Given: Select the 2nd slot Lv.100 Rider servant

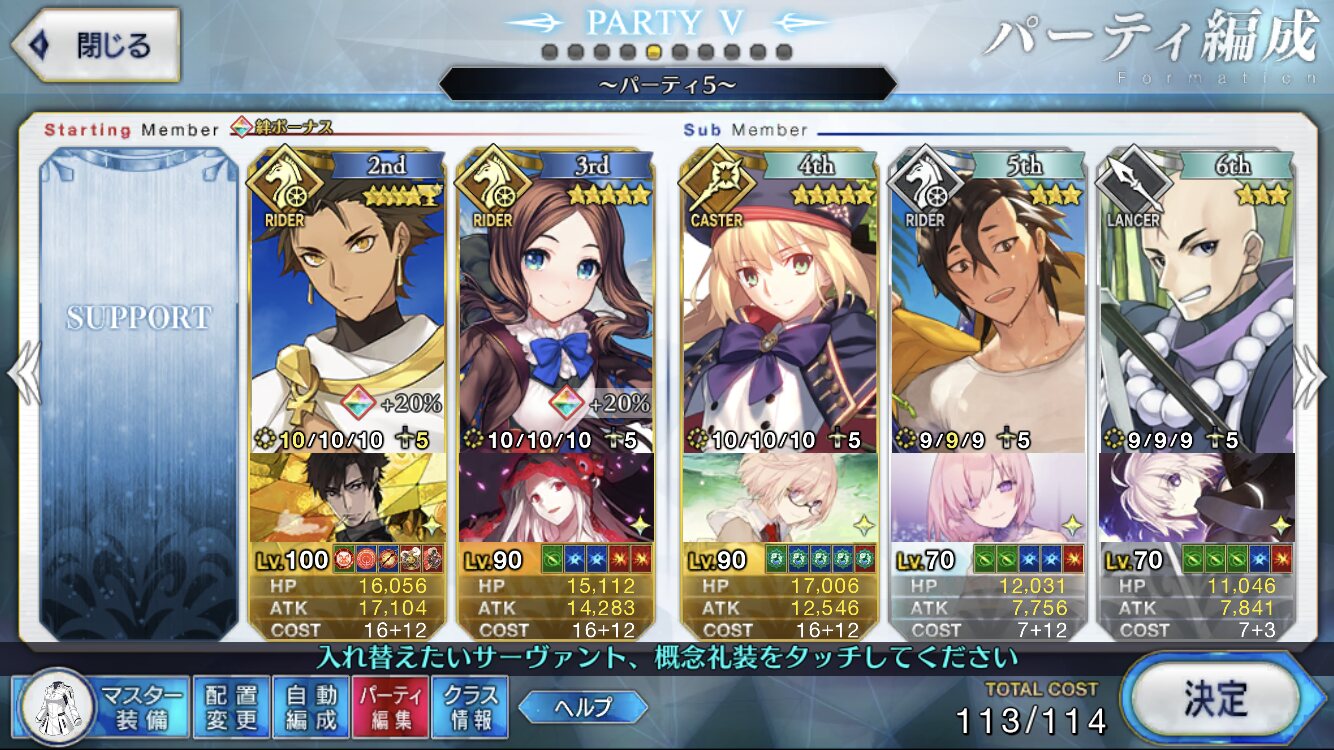Looking at the screenshot, I should click(347, 300).
